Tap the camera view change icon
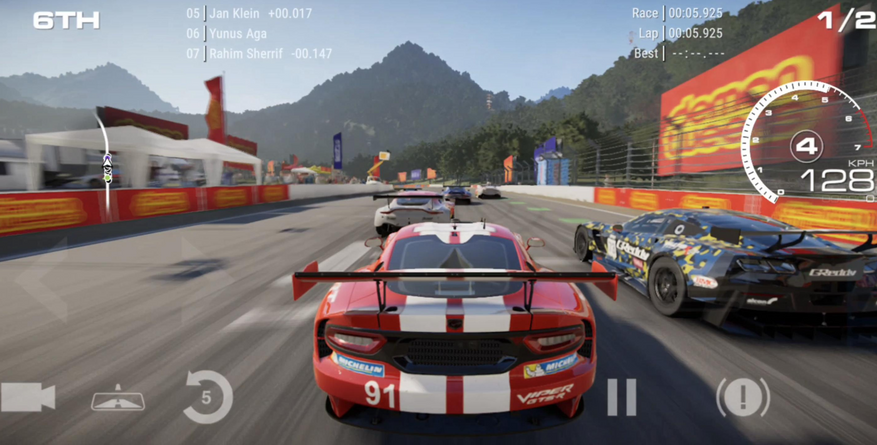877x445 pixels. point(28,398)
